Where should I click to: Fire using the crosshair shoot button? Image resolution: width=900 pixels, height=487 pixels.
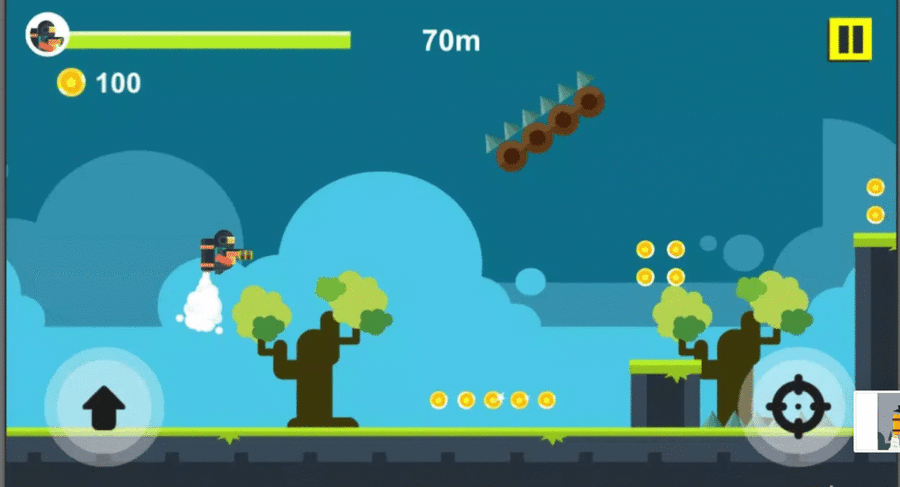pyautogui.click(x=798, y=406)
